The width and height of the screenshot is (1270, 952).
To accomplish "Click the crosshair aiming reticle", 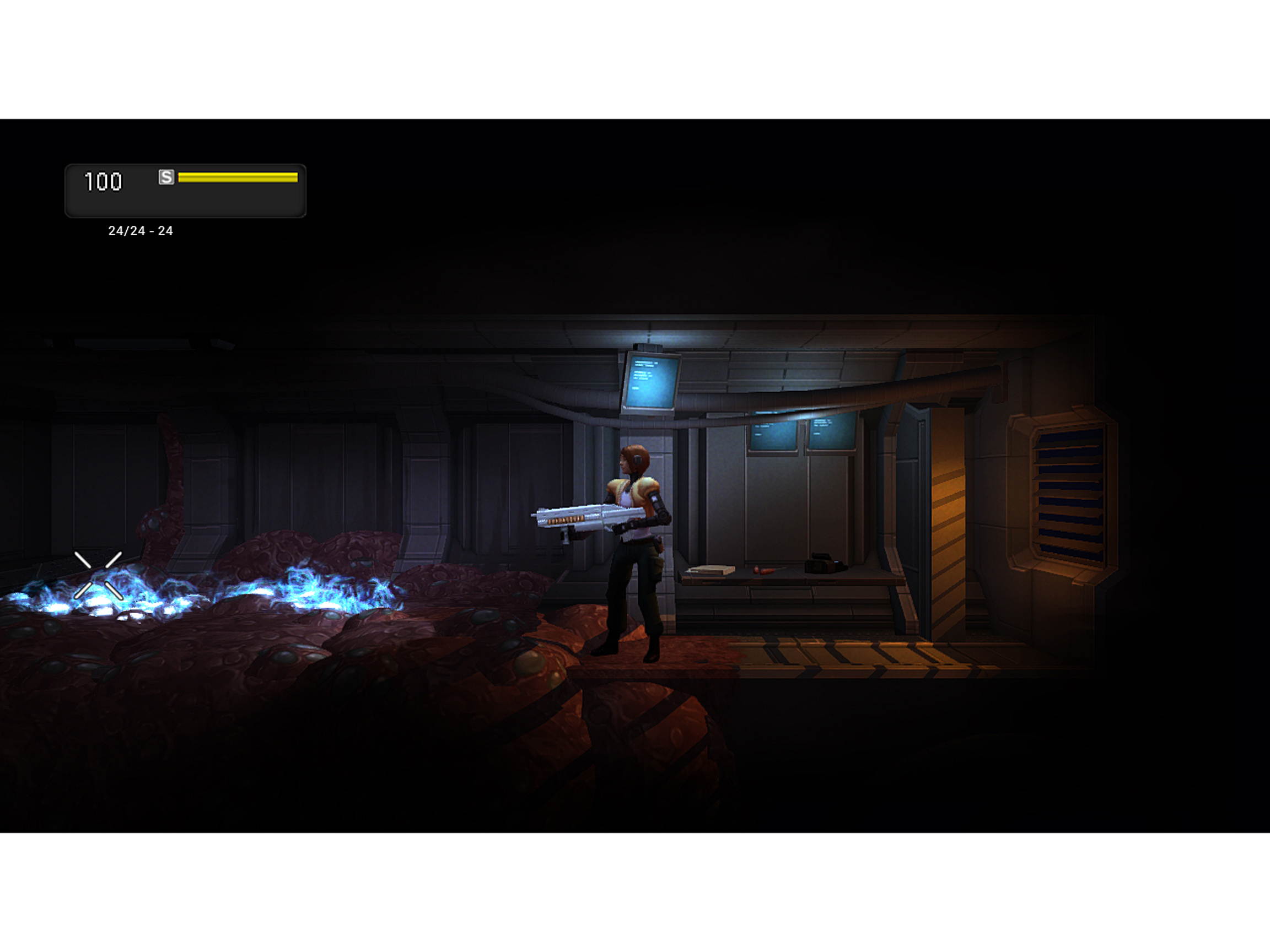I will [x=99, y=574].
